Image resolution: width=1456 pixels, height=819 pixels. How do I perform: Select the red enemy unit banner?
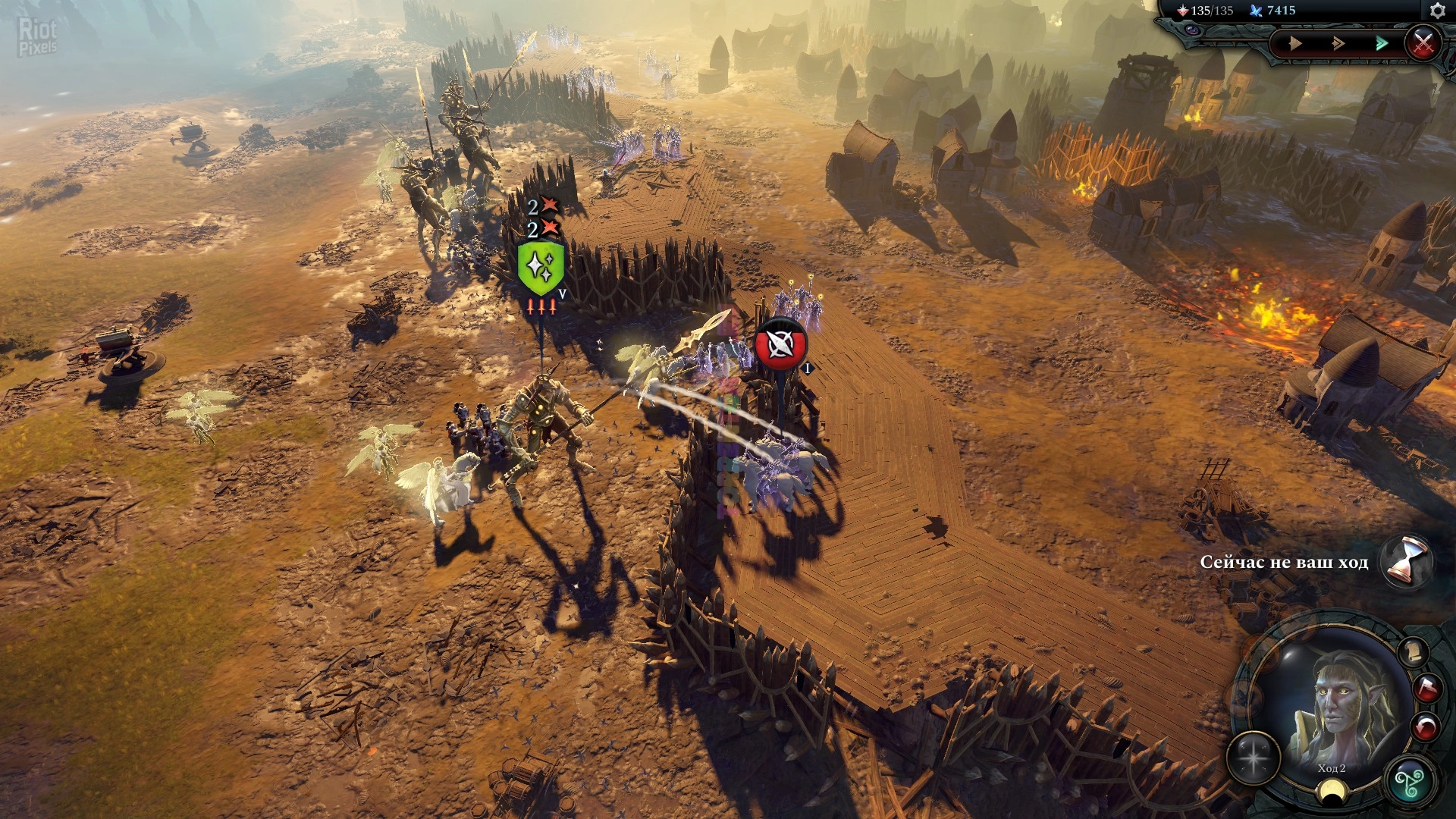tap(780, 345)
